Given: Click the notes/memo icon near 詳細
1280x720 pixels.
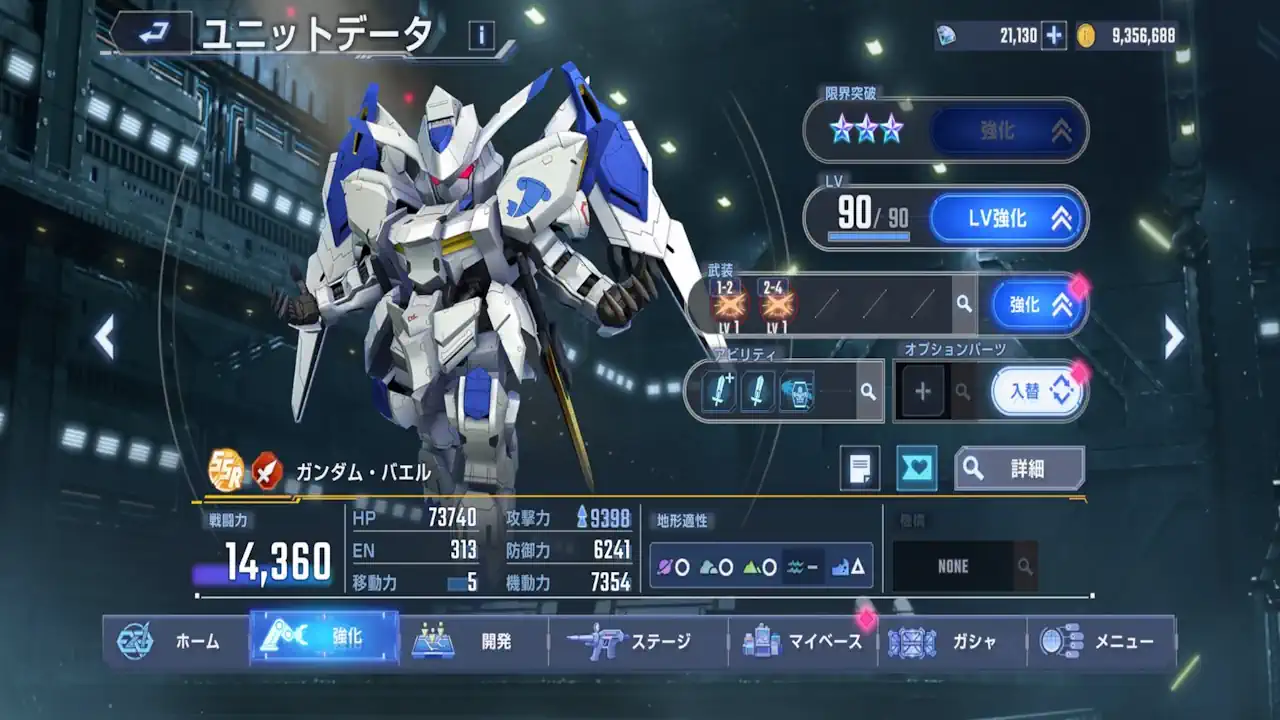Looking at the screenshot, I should click(x=860, y=465).
